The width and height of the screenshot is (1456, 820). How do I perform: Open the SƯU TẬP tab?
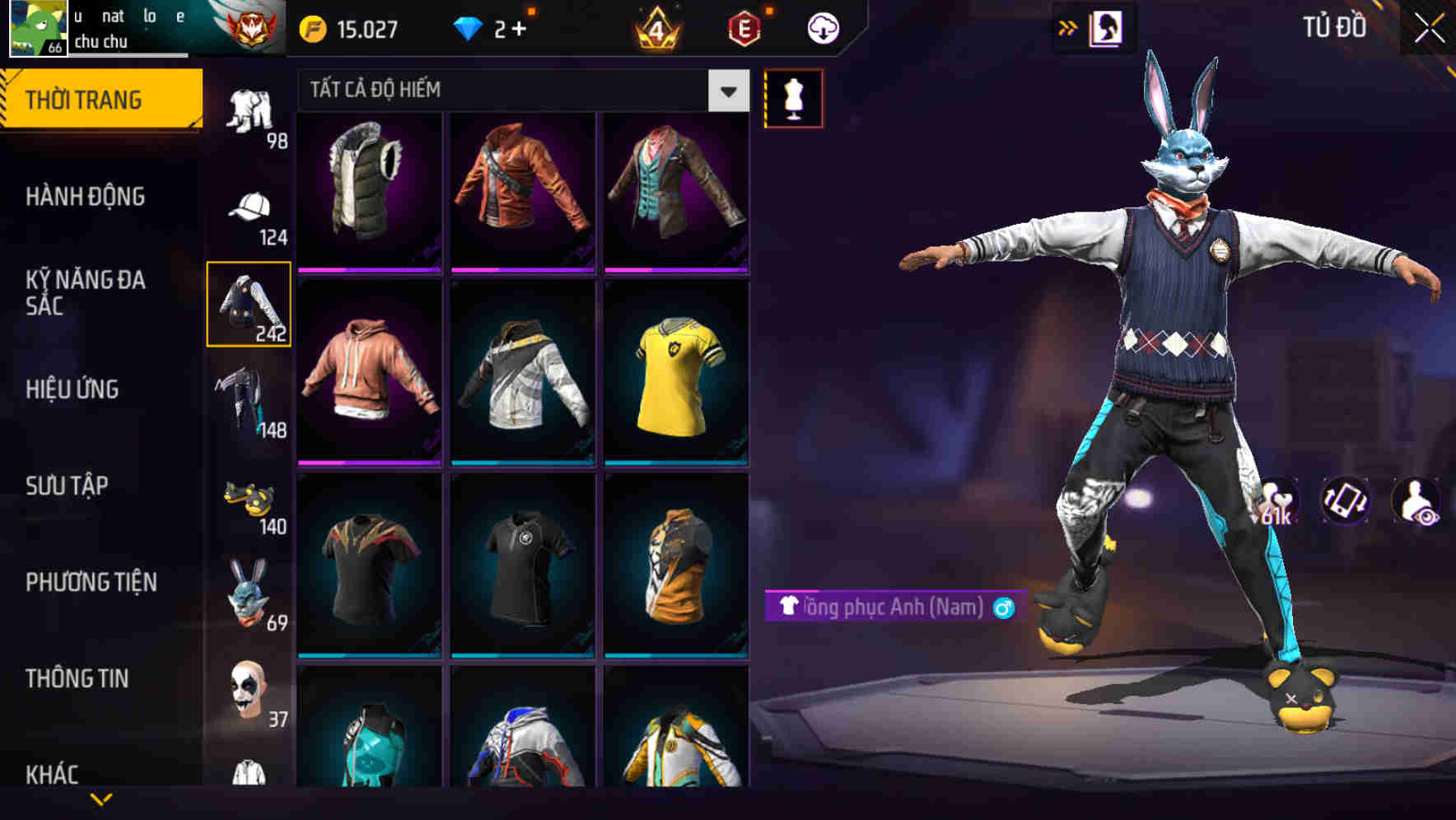point(68,486)
